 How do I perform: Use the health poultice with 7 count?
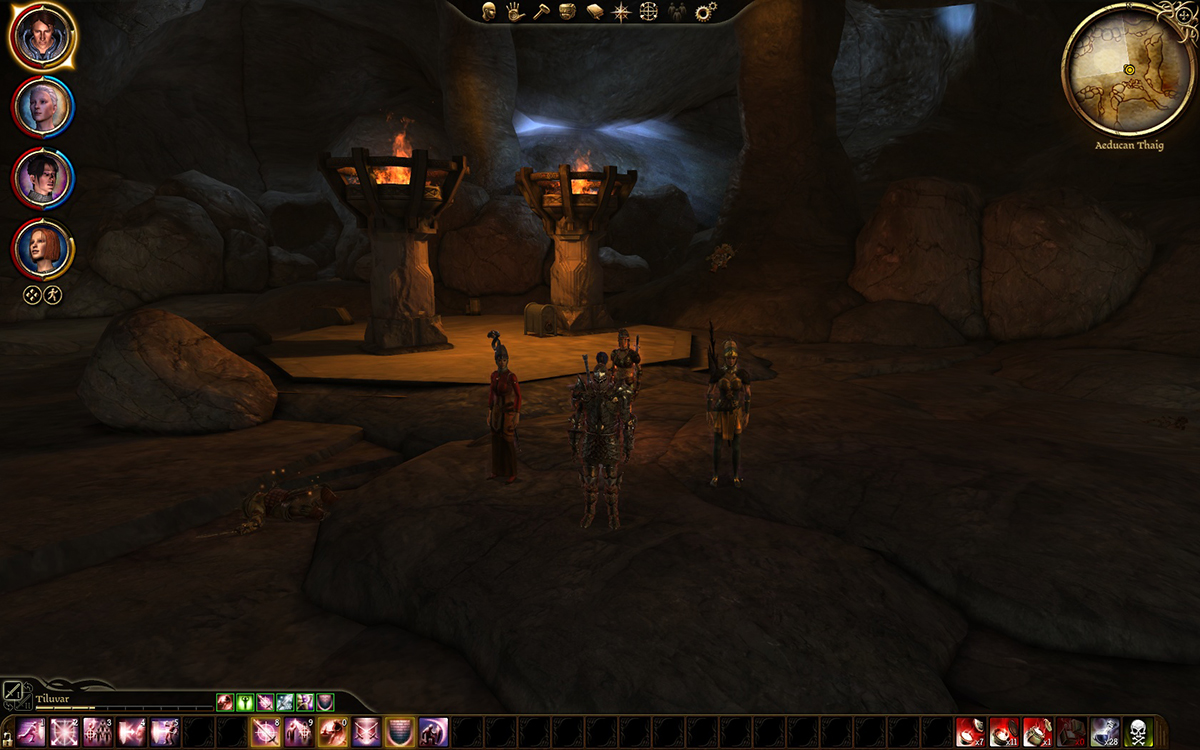tap(970, 732)
